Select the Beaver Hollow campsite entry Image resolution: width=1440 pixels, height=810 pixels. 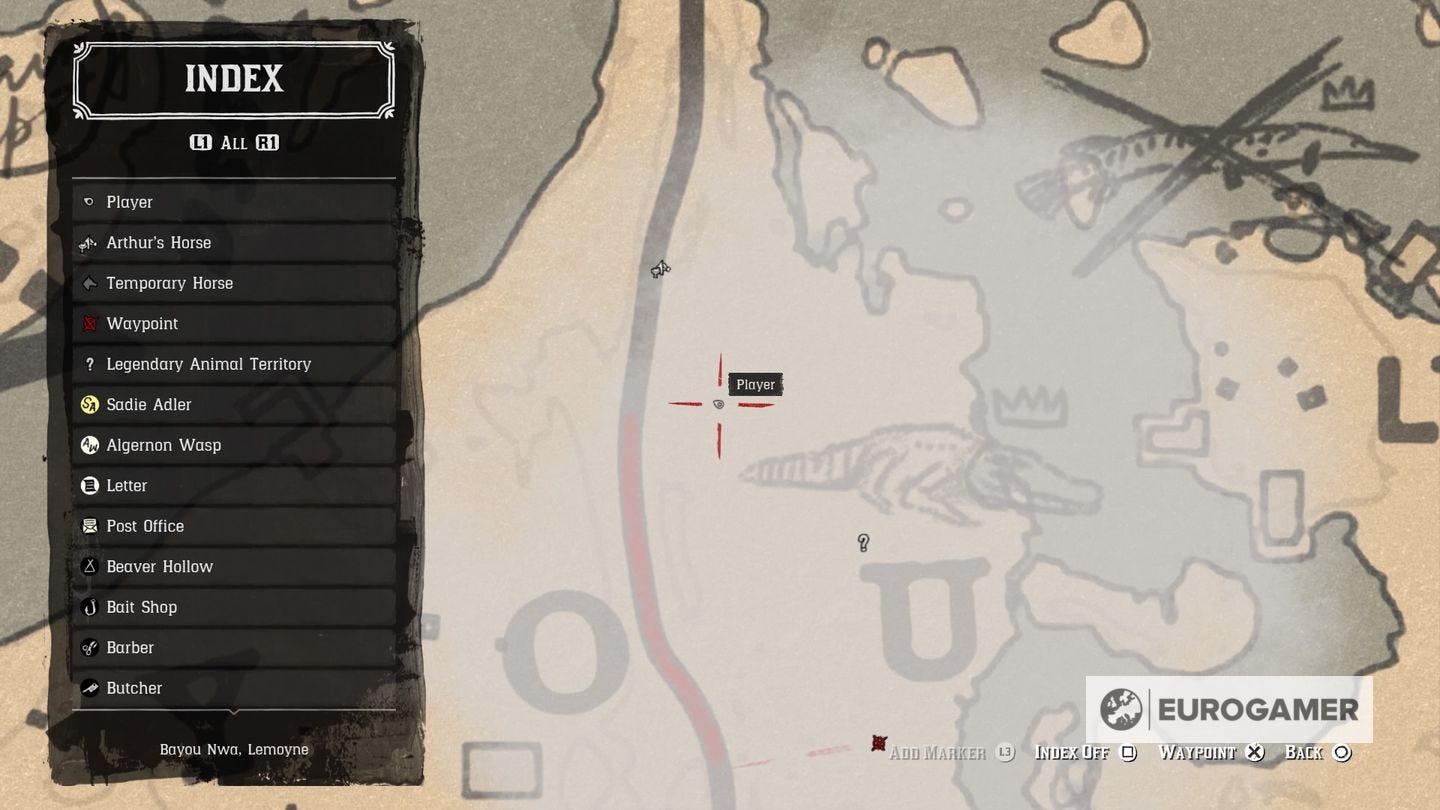point(90,566)
